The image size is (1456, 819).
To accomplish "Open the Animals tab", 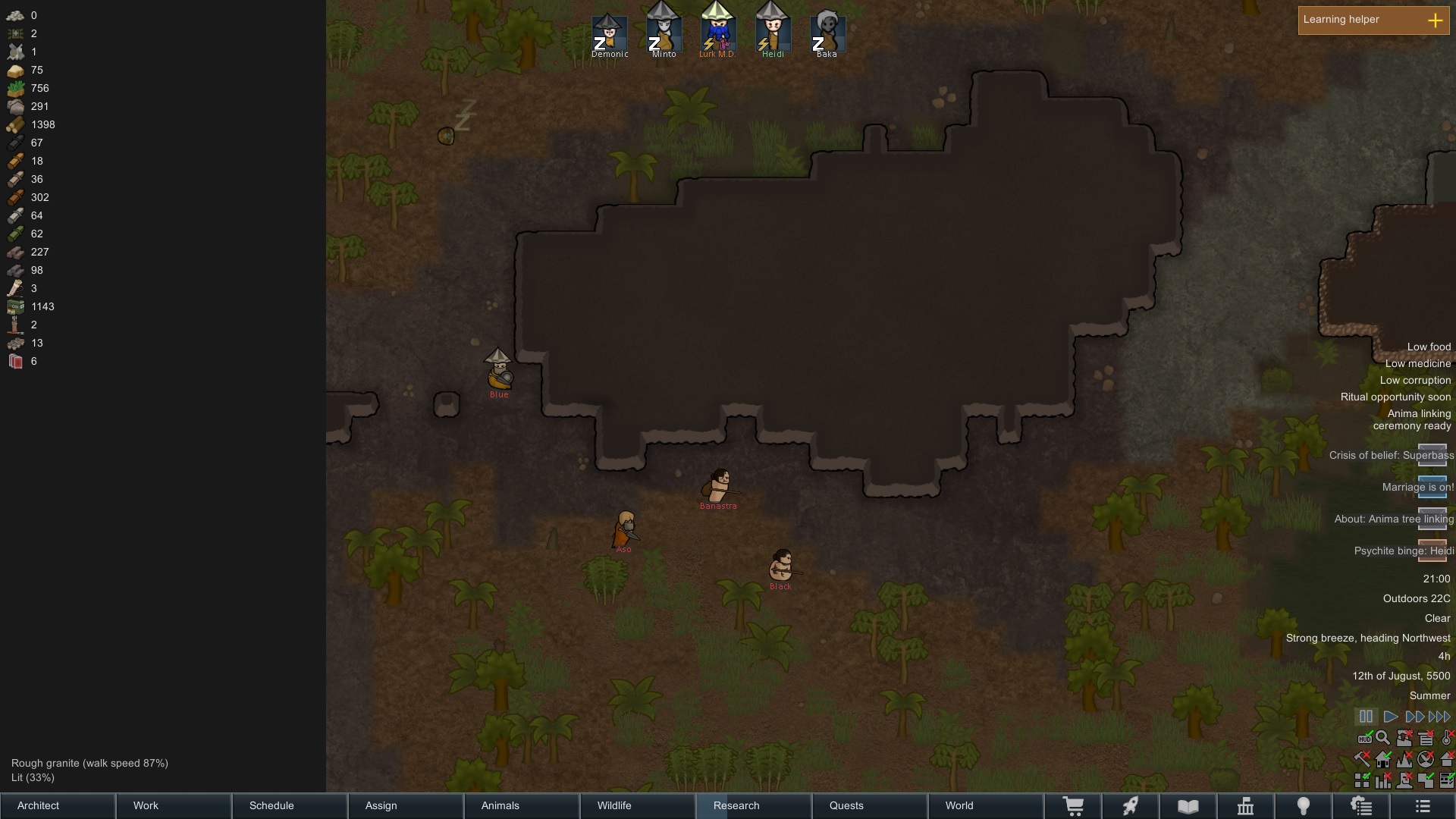I will tap(522, 805).
